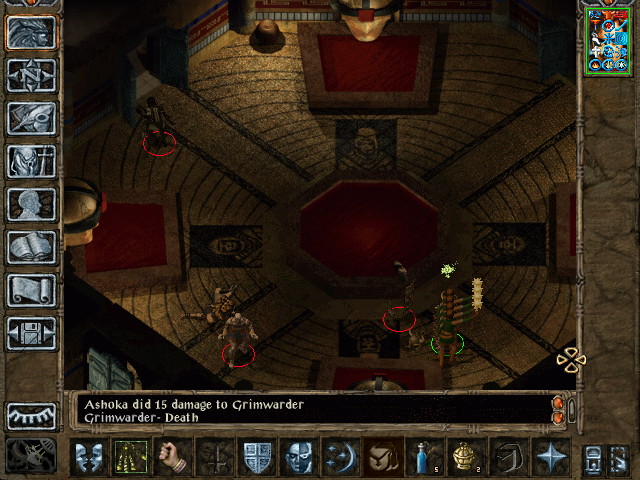Open the character record (head silhouette icon)
Screen dimensions: 640x480
[x=31, y=204]
